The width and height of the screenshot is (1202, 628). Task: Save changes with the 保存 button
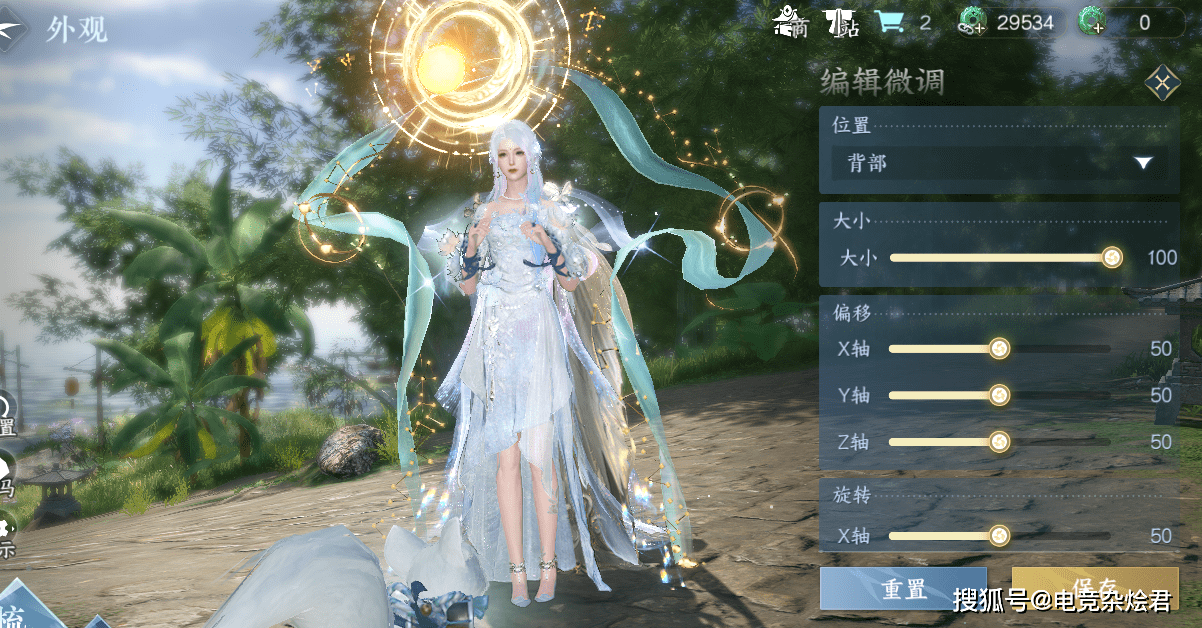(x=1094, y=587)
